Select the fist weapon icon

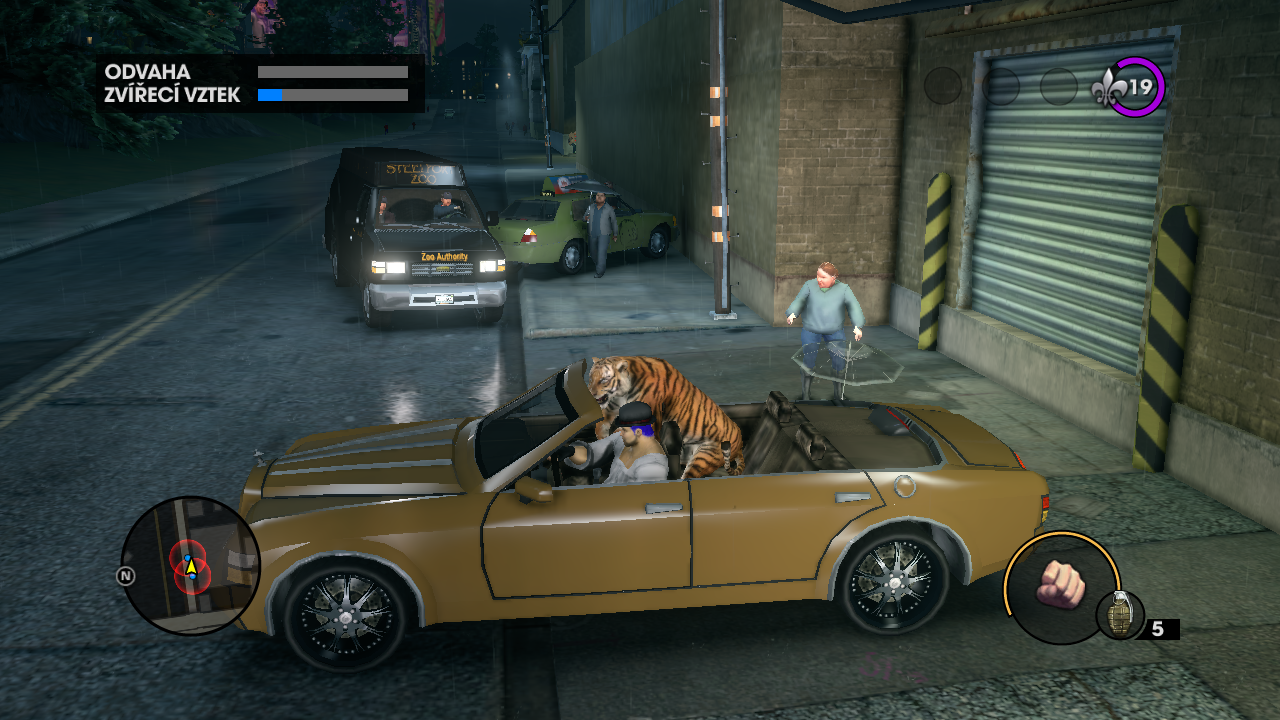tap(1061, 585)
